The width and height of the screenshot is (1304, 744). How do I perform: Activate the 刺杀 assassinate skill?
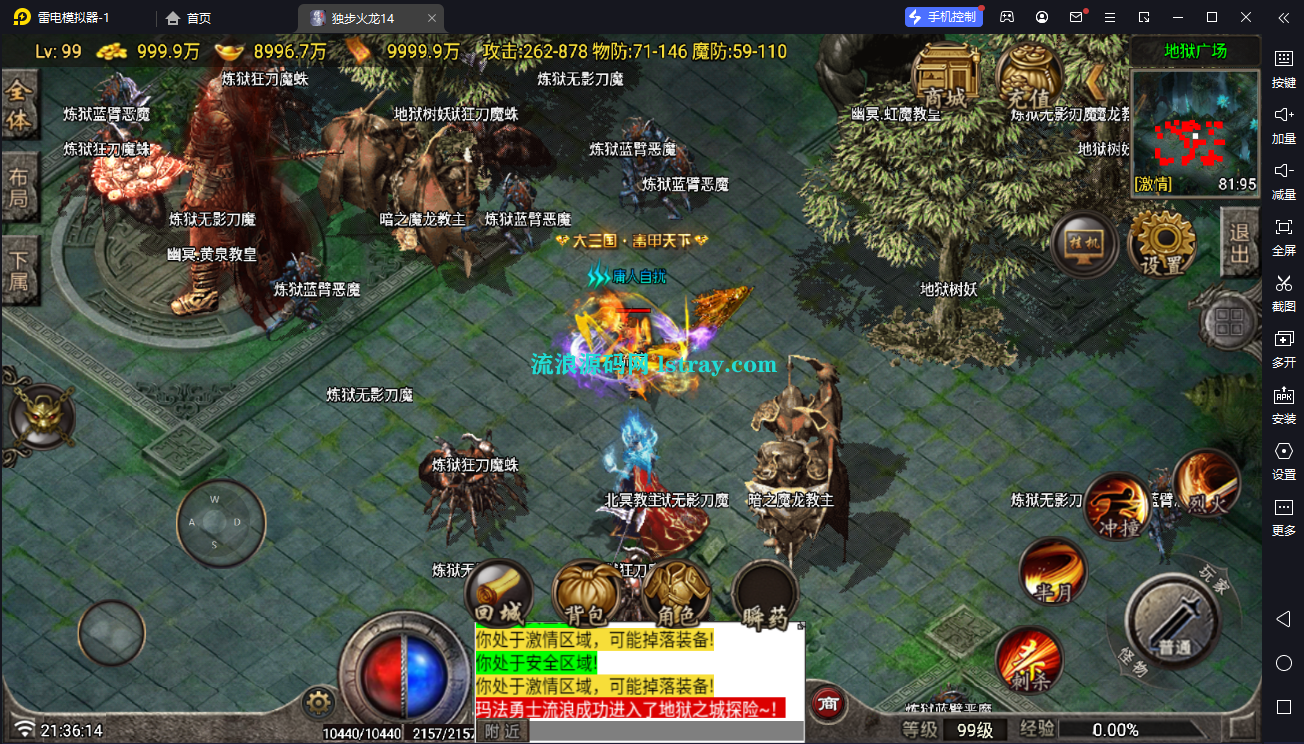pyautogui.click(x=1028, y=660)
